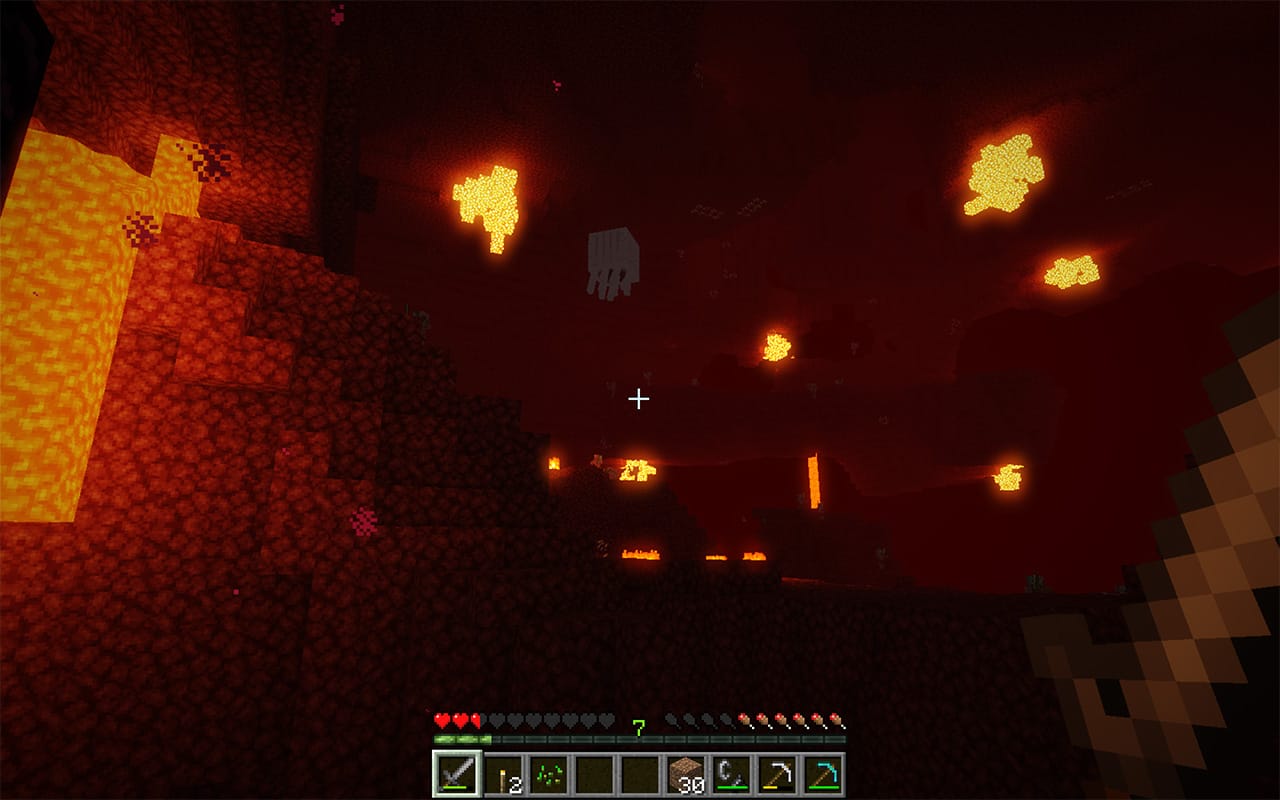Select the green seeds hotbar slot
The width and height of the screenshot is (1280, 800).
(548, 774)
